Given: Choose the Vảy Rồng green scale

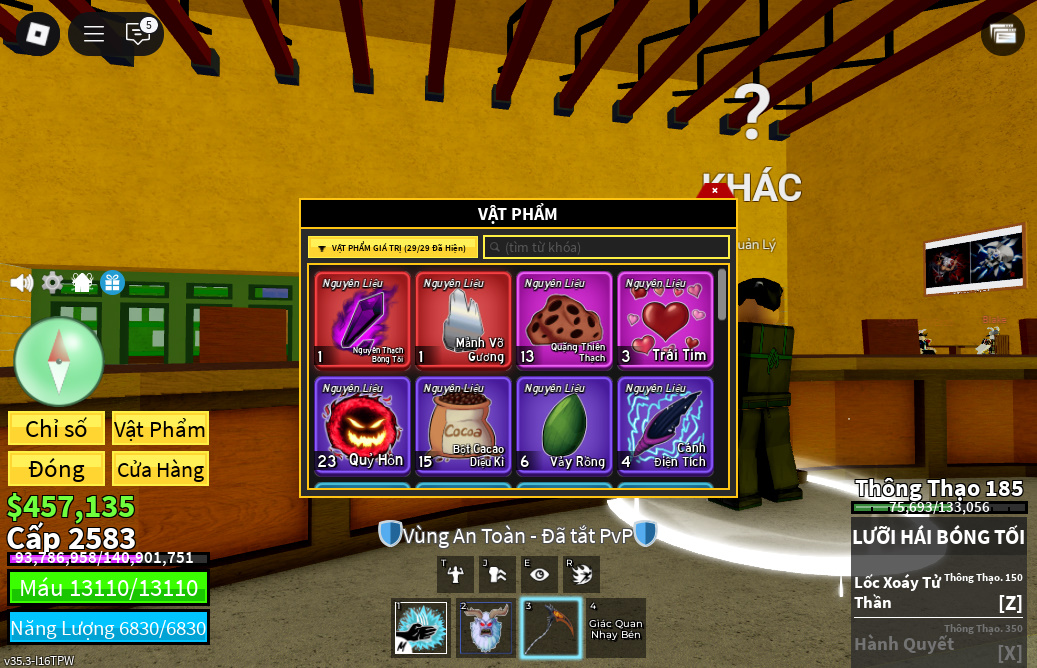Looking at the screenshot, I should tap(564, 424).
